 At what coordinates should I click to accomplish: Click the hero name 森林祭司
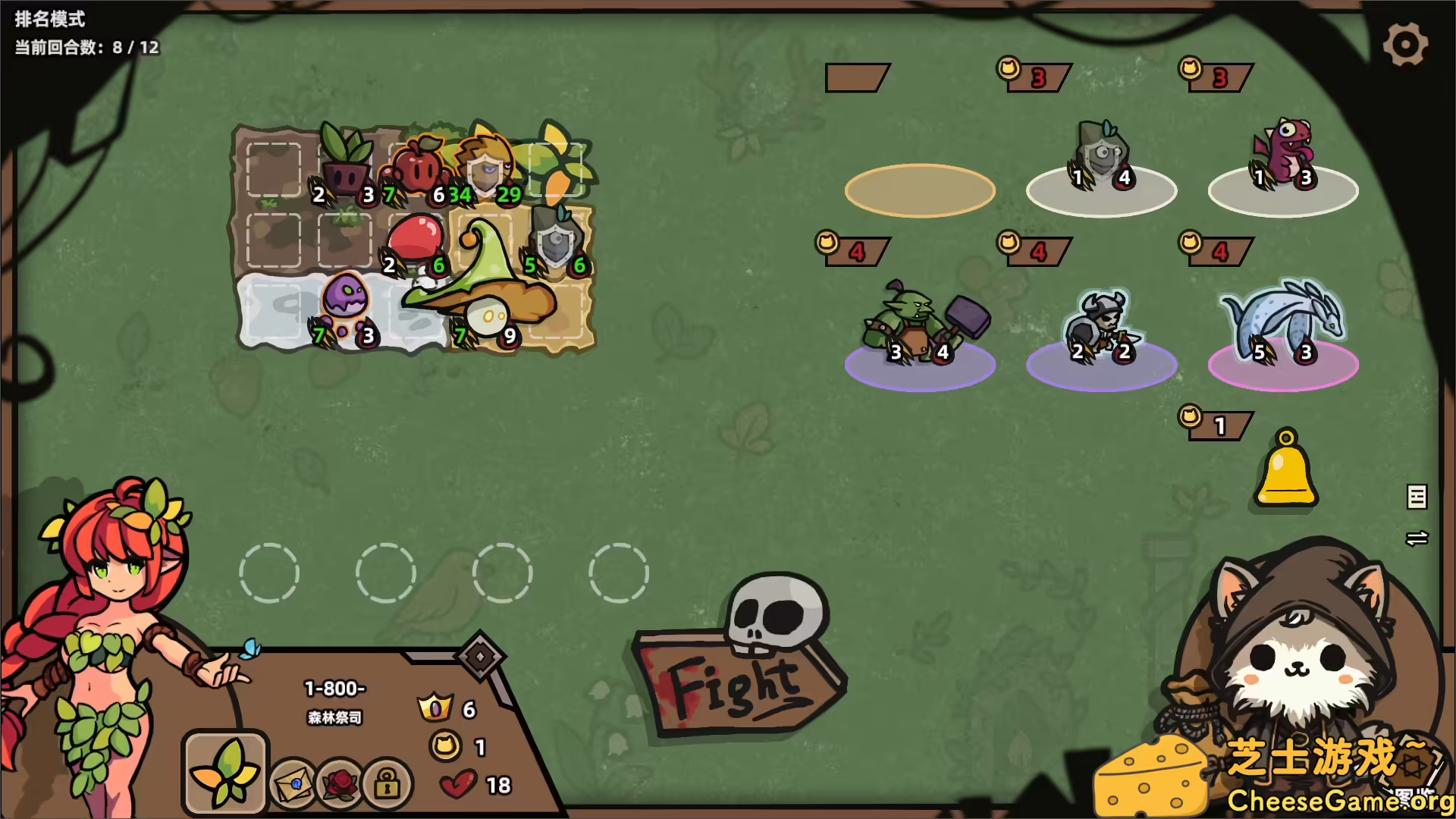[x=334, y=718]
